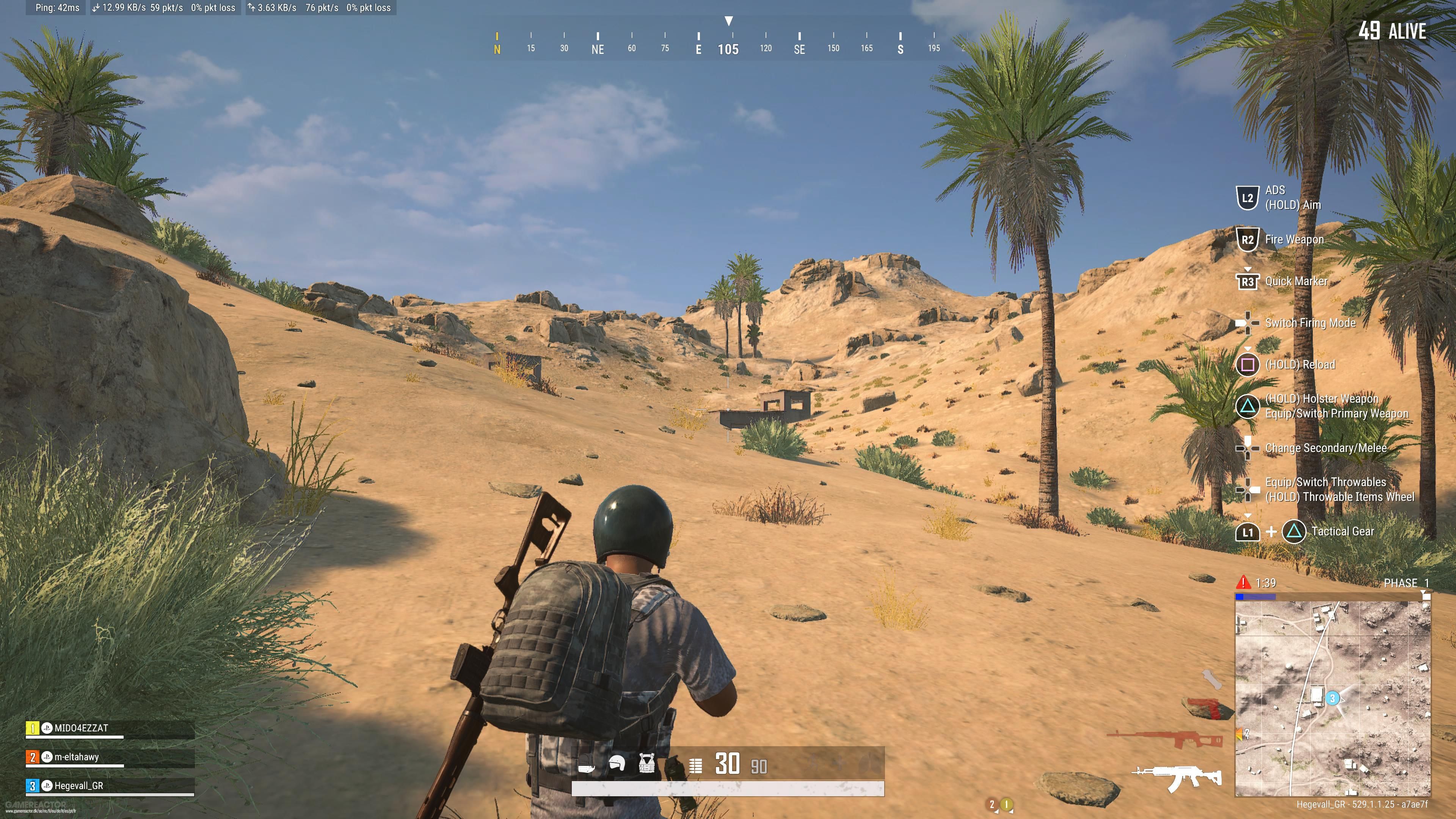The image size is (1456, 819).
Task: Select teammate MIDO4EZZAT in the squad list
Action: (x=81, y=728)
